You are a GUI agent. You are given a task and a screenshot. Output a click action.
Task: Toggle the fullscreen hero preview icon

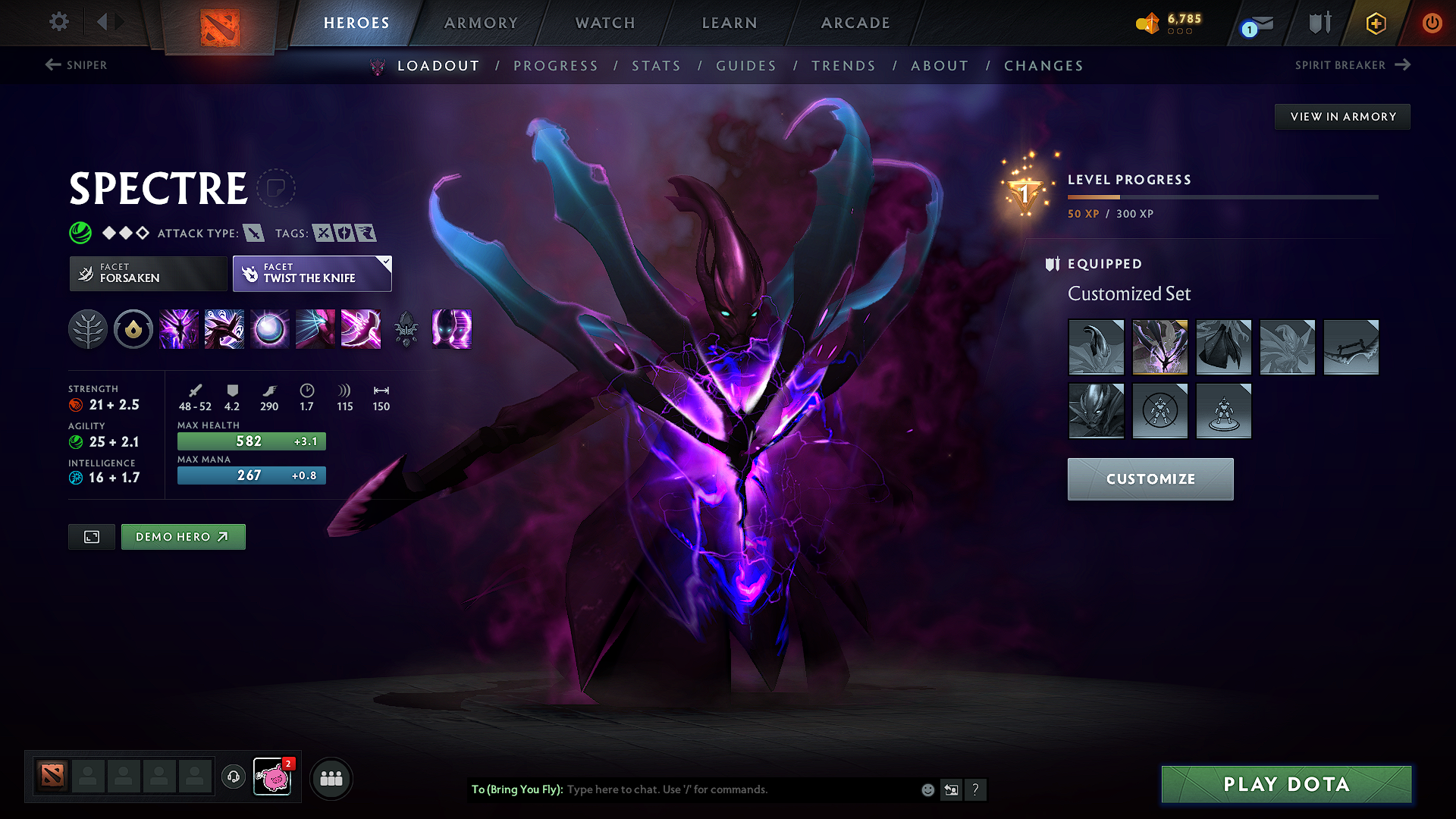point(91,536)
